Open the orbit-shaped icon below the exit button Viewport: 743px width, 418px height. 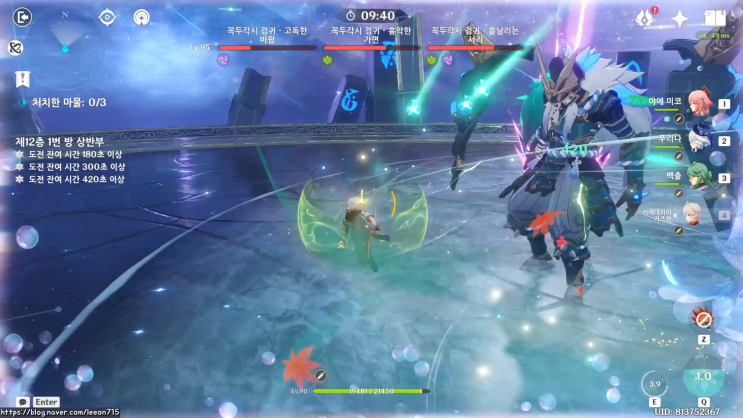(x=15, y=47)
